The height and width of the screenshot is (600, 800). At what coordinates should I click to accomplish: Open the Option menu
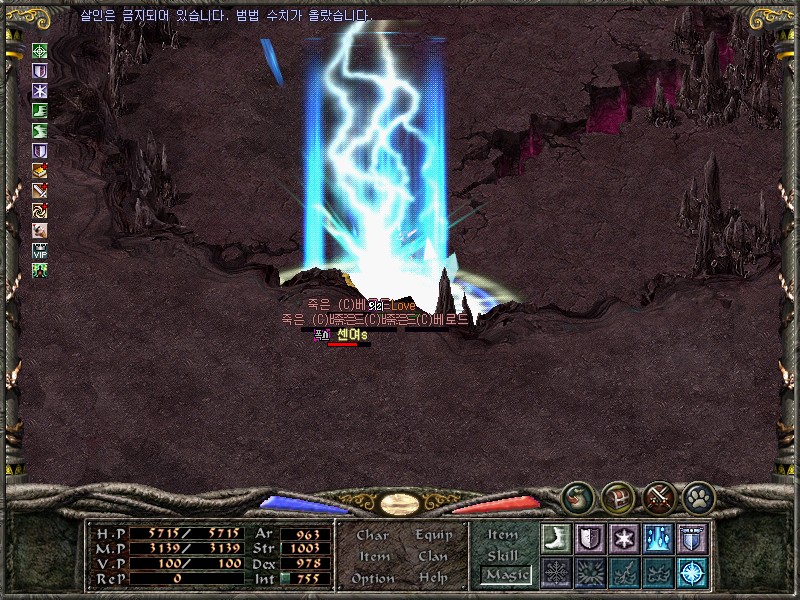(x=372, y=578)
